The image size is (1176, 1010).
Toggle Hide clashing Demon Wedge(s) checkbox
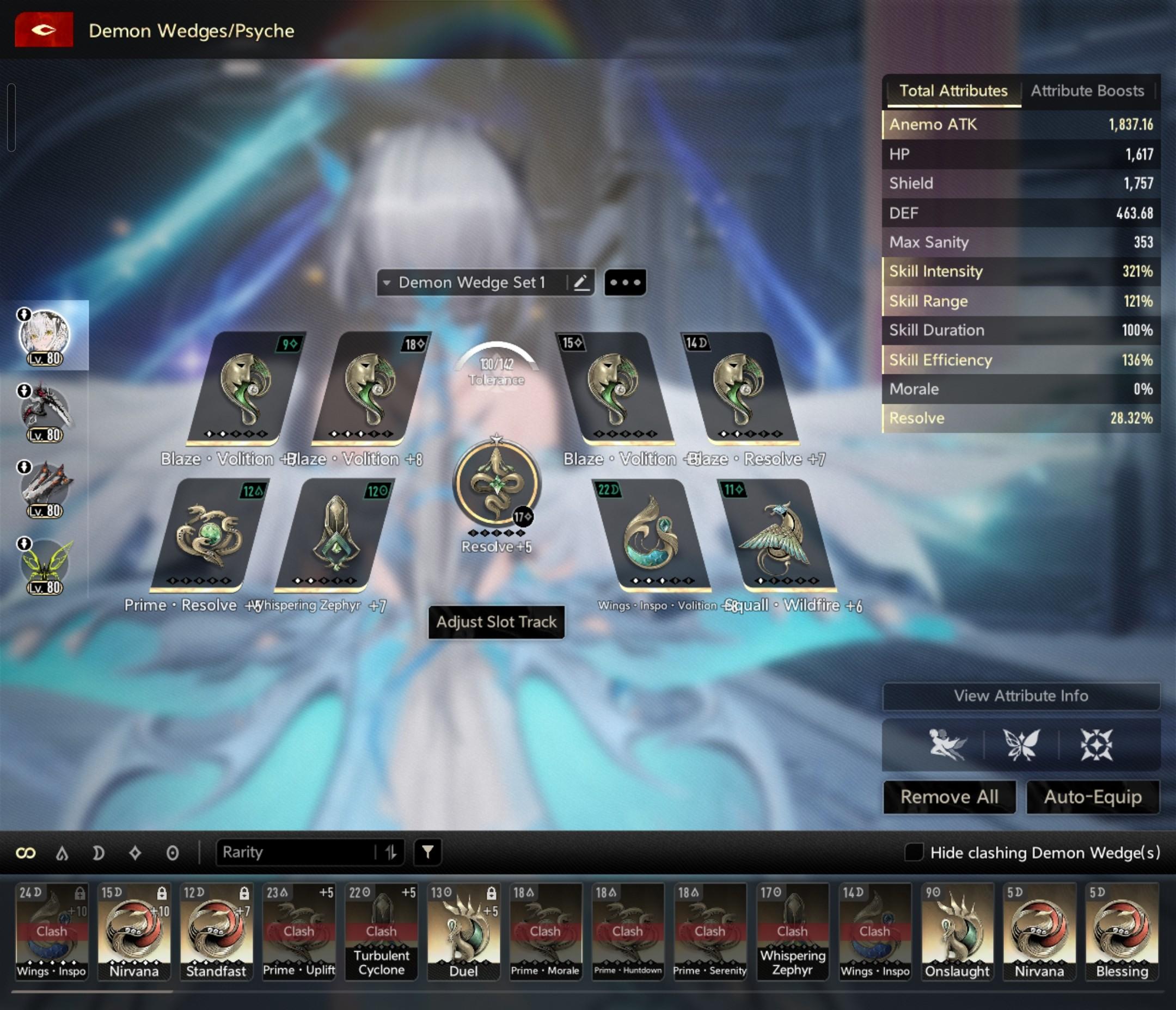(x=913, y=852)
